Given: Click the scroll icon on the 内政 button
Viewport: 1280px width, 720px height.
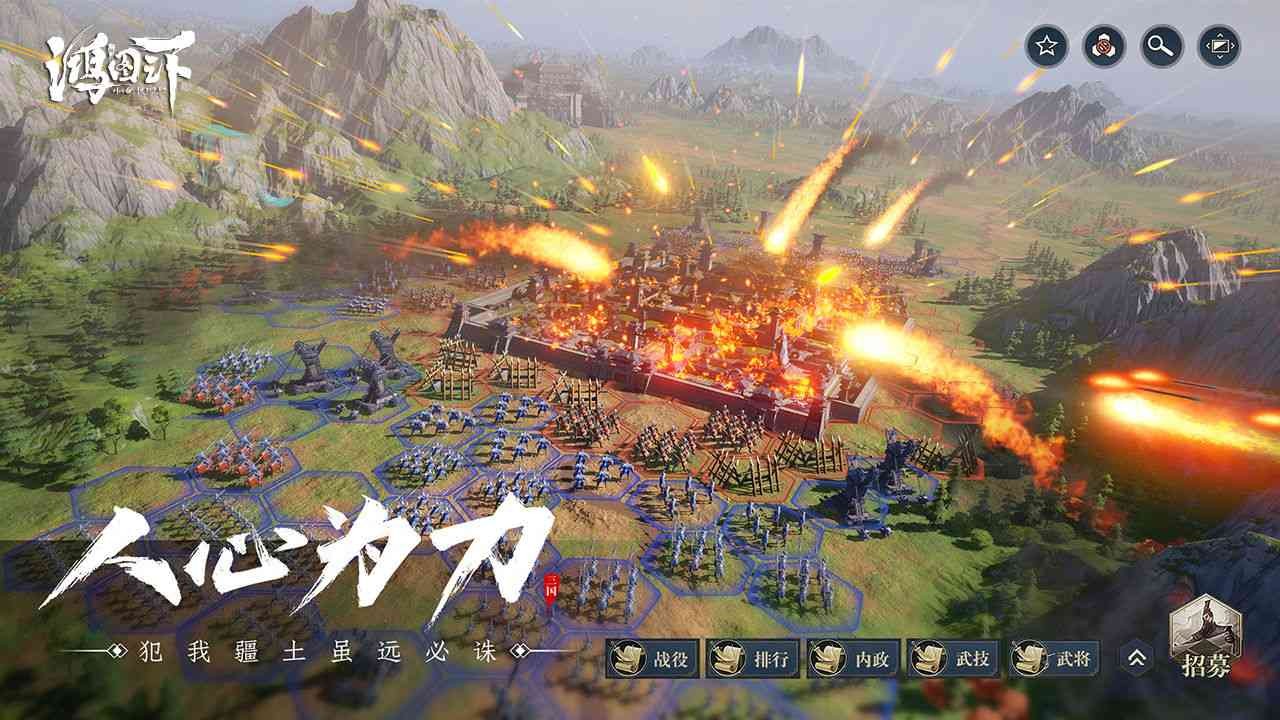Looking at the screenshot, I should click(x=828, y=658).
